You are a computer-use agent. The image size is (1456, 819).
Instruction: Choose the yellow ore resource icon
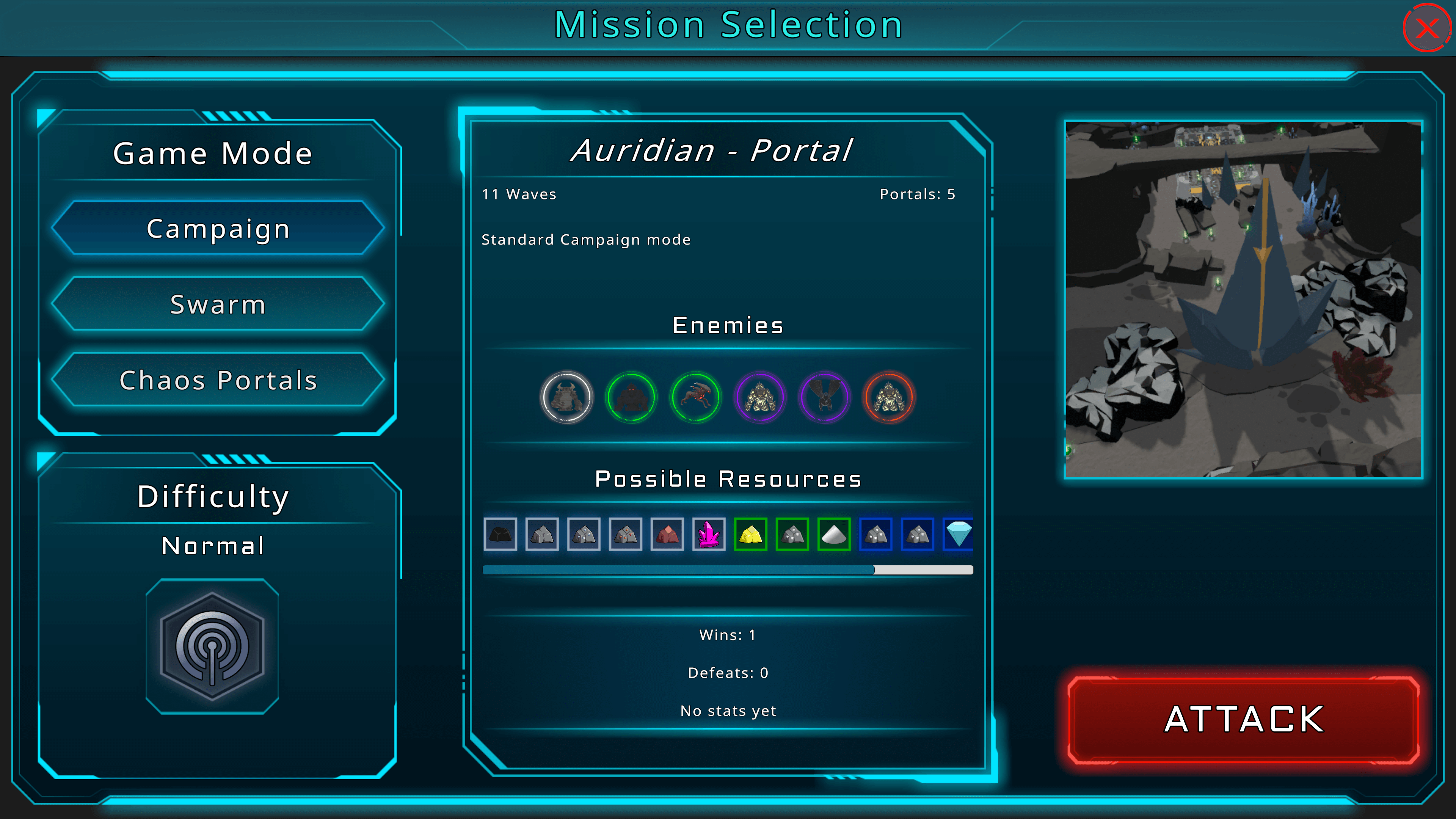[751, 534]
